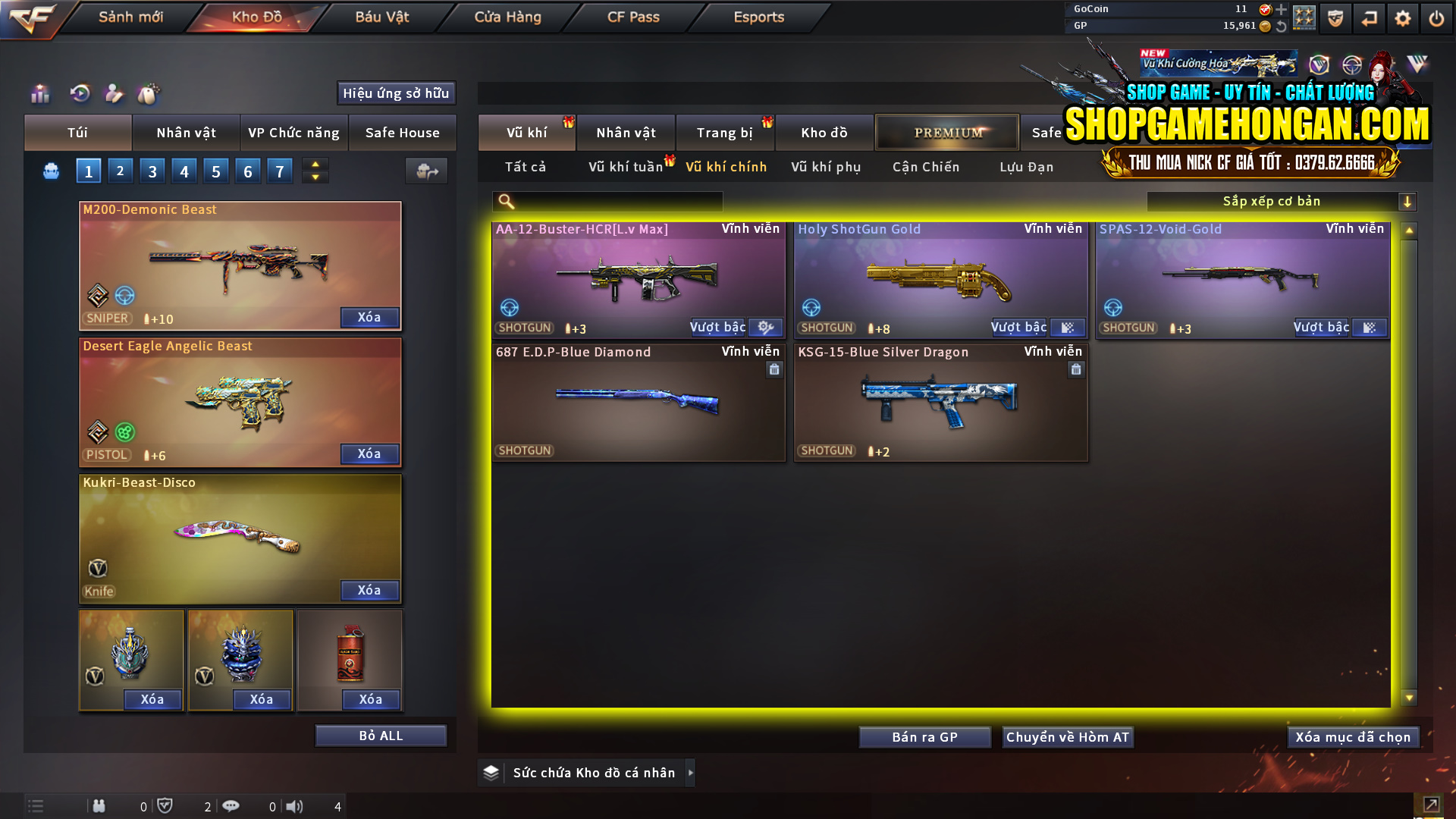Click 'Vượt bậc' on Holy ShotGun Gold

(x=1019, y=328)
